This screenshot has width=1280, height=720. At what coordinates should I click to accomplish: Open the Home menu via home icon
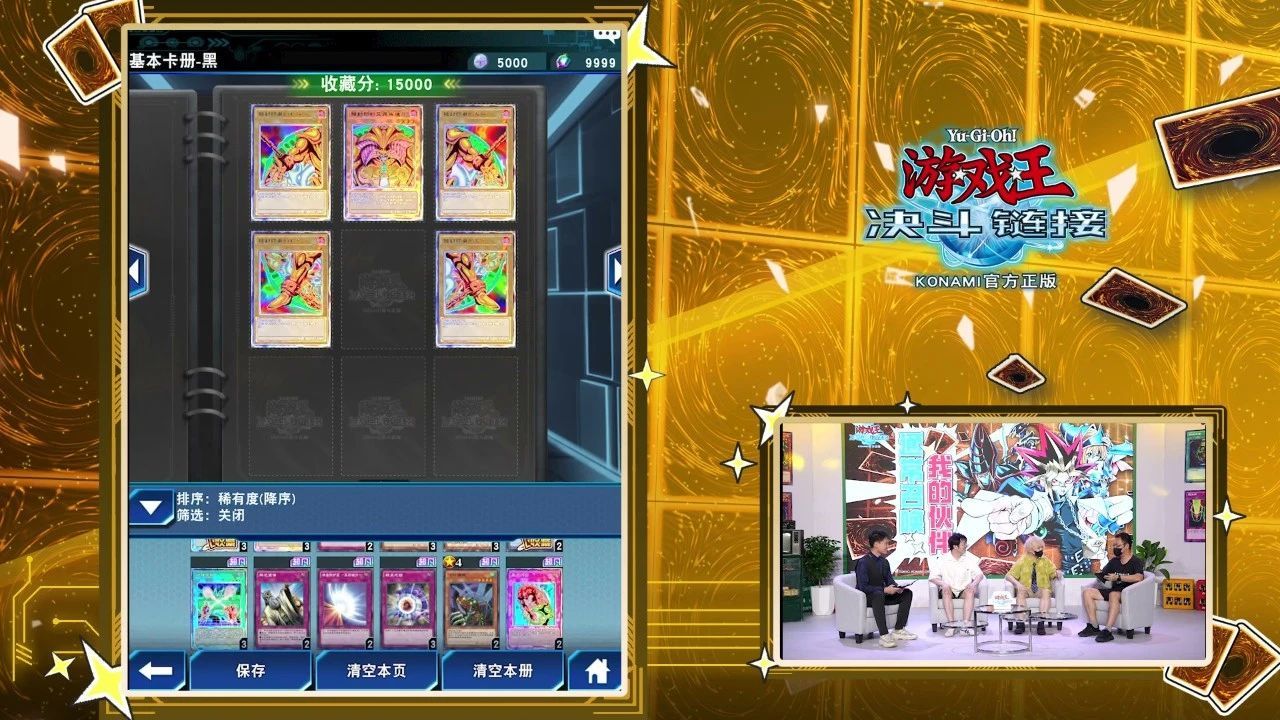598,673
